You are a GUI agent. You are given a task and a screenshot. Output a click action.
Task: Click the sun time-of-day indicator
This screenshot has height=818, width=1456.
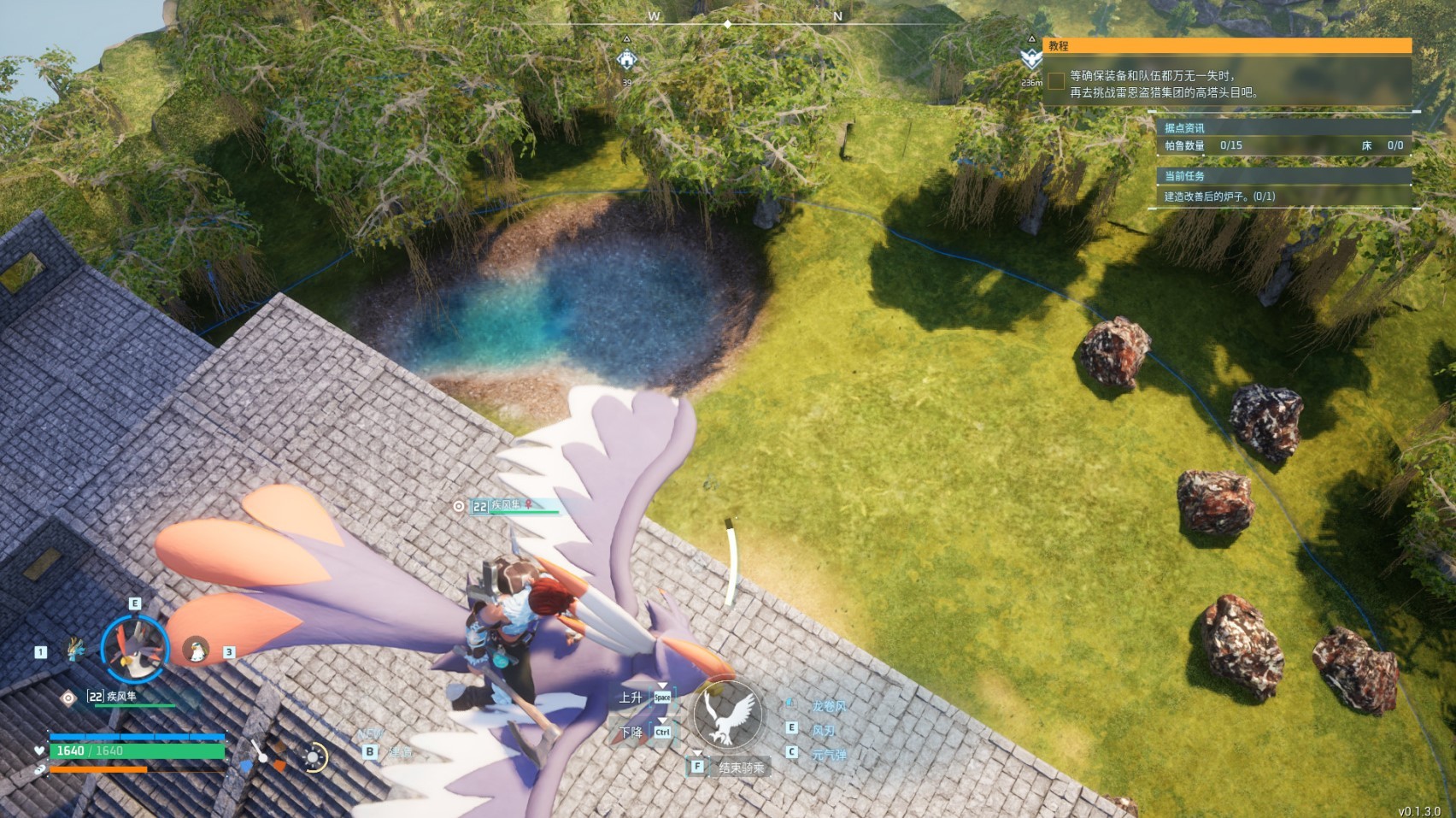(314, 757)
